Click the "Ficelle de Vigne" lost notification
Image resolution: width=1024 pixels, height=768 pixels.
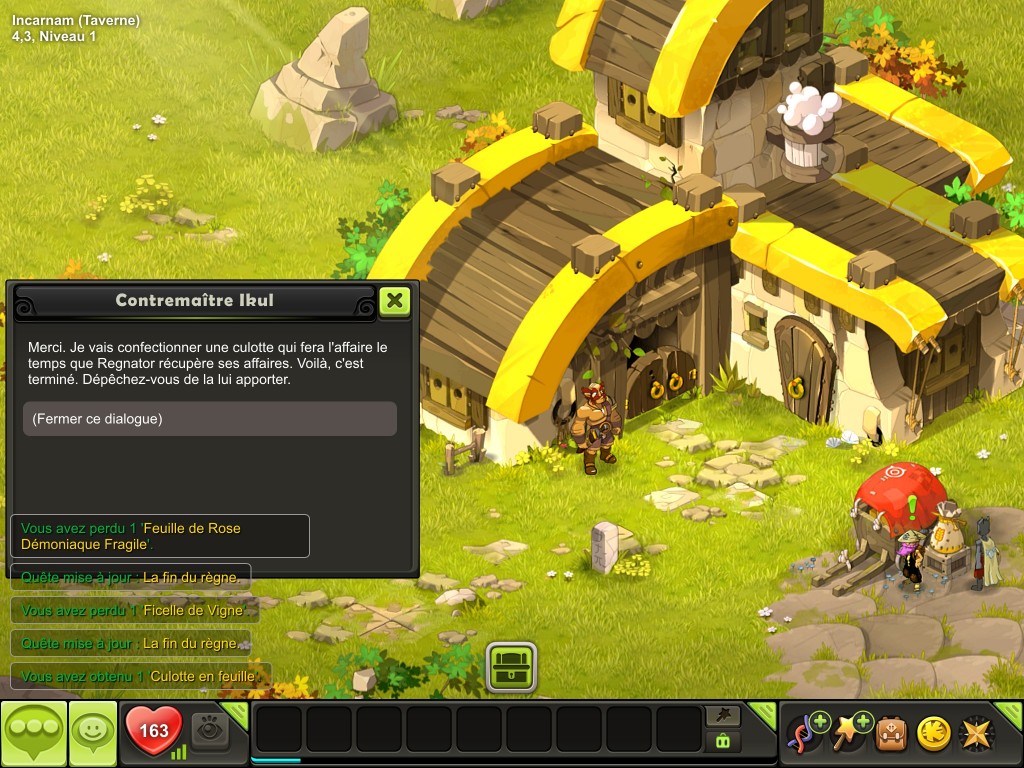(131, 610)
